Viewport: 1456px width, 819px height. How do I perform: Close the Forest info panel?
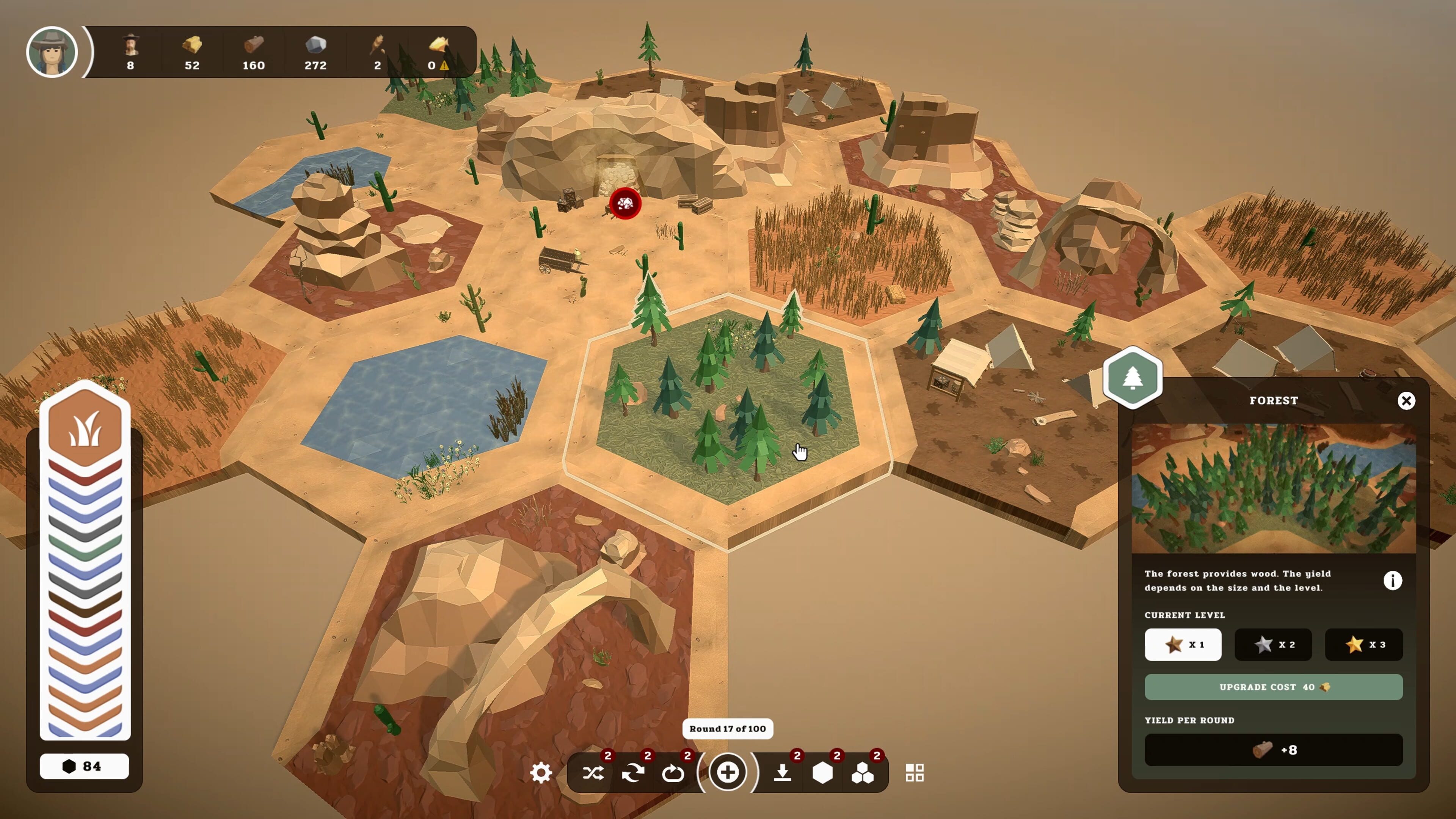pos(1406,401)
